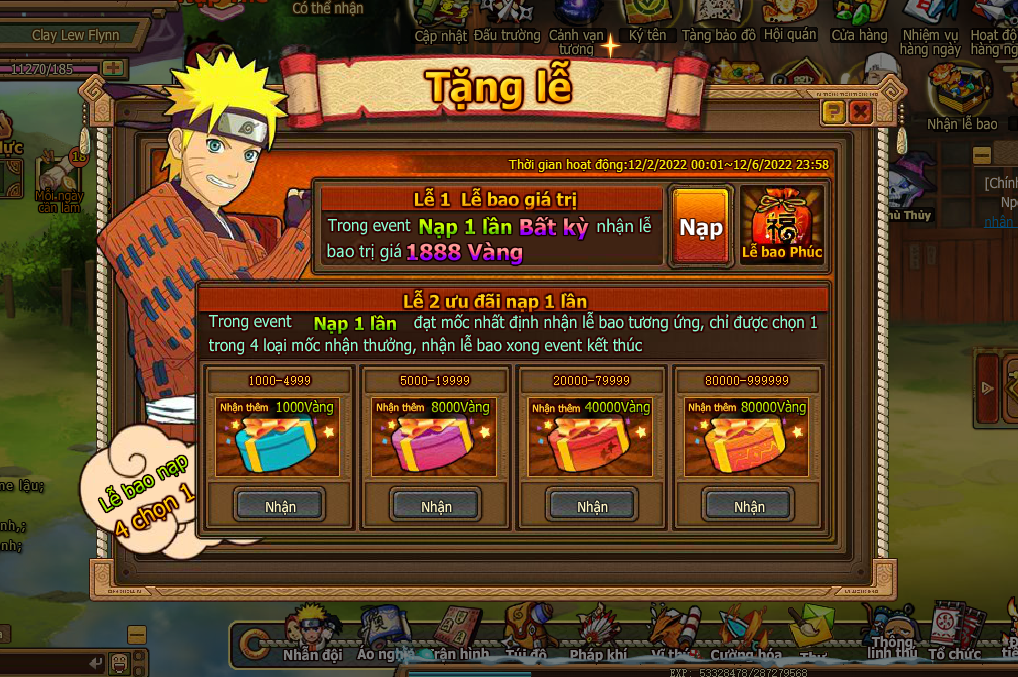Claim the 5000-19999 tier reward
Screen dimensions: 1018x677
pos(436,506)
